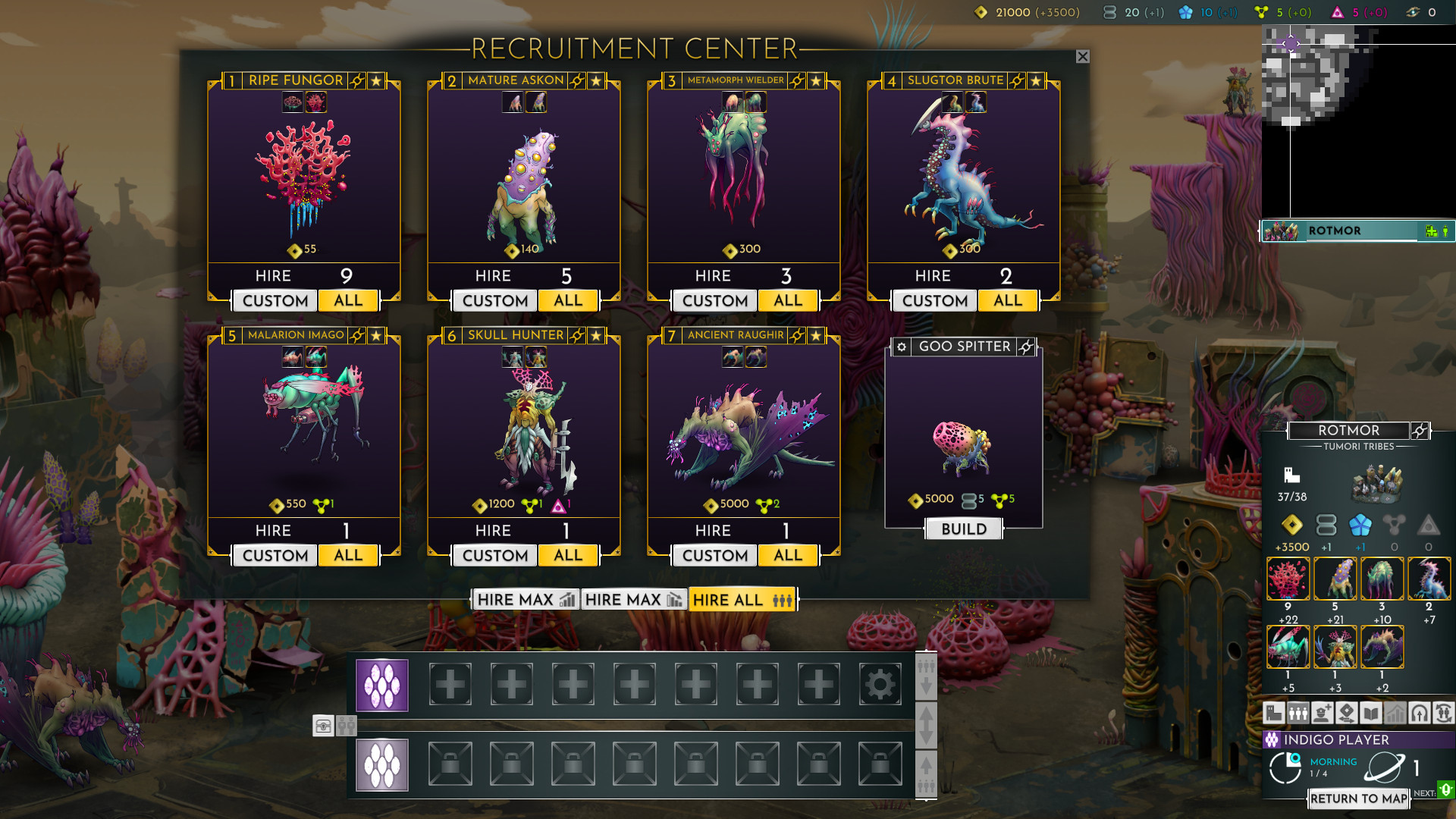Select the Ancient Raughir unit card

tap(743, 432)
